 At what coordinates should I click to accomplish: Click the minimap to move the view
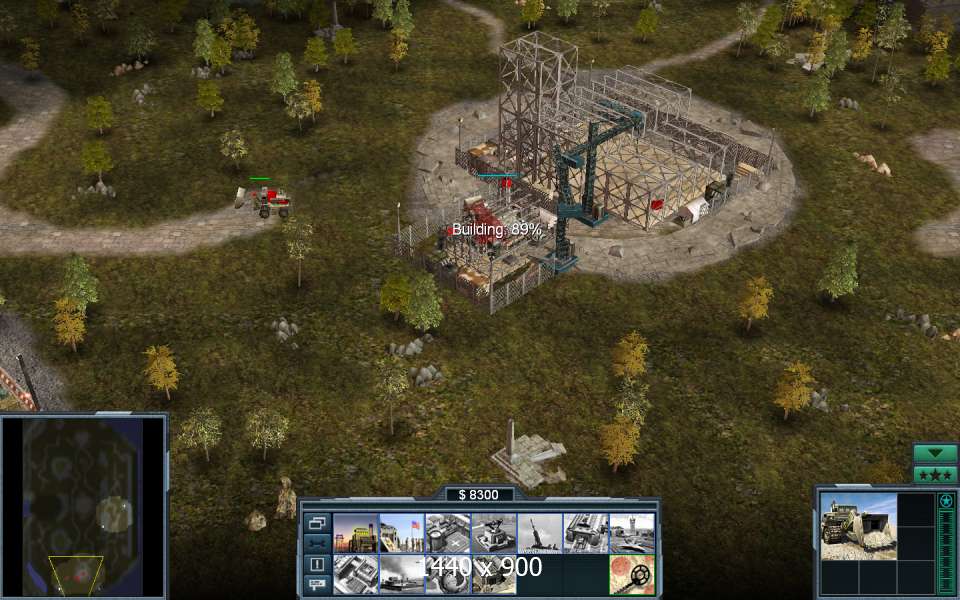(83, 506)
